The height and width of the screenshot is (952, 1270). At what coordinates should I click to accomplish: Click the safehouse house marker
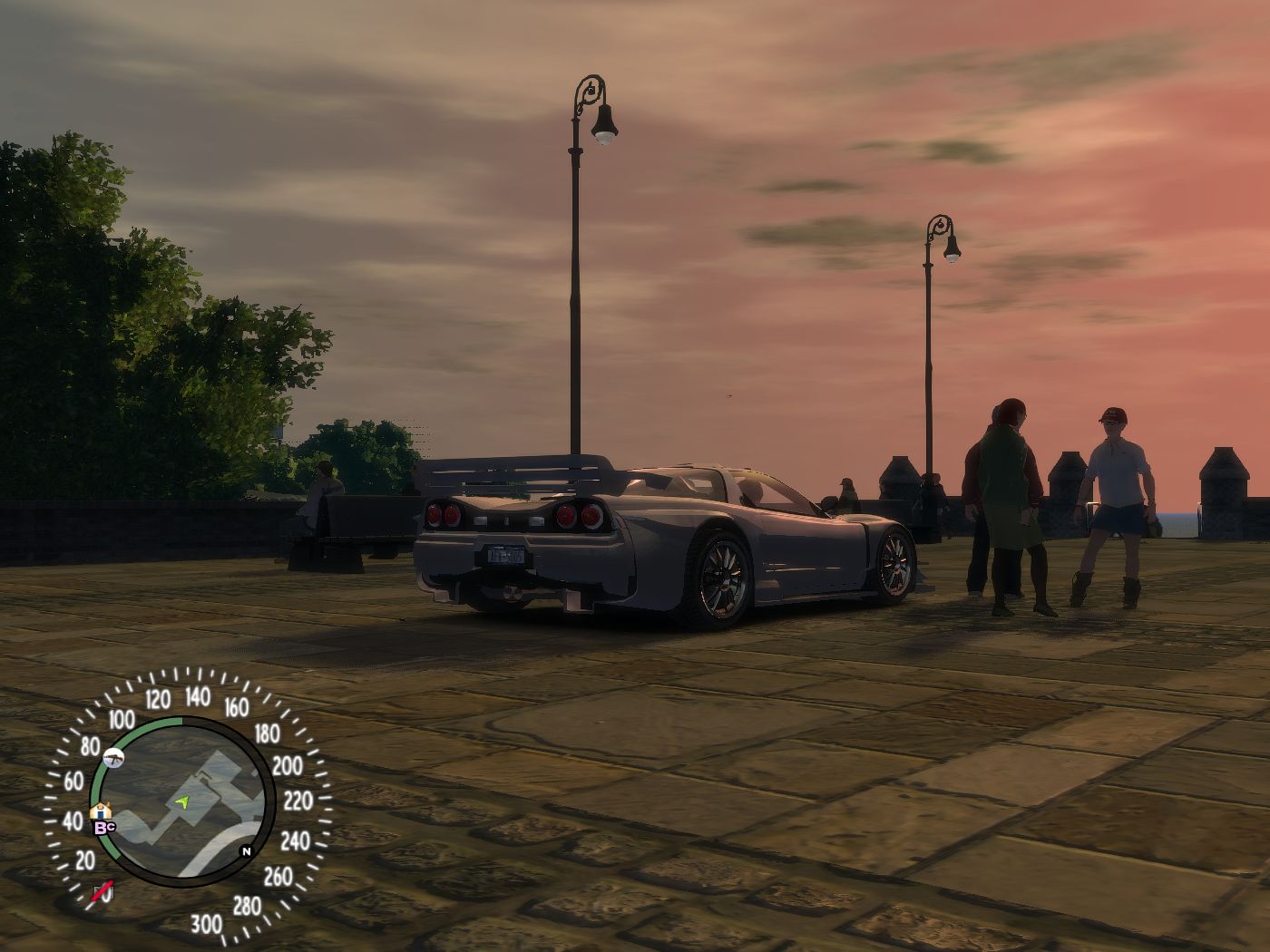(99, 811)
